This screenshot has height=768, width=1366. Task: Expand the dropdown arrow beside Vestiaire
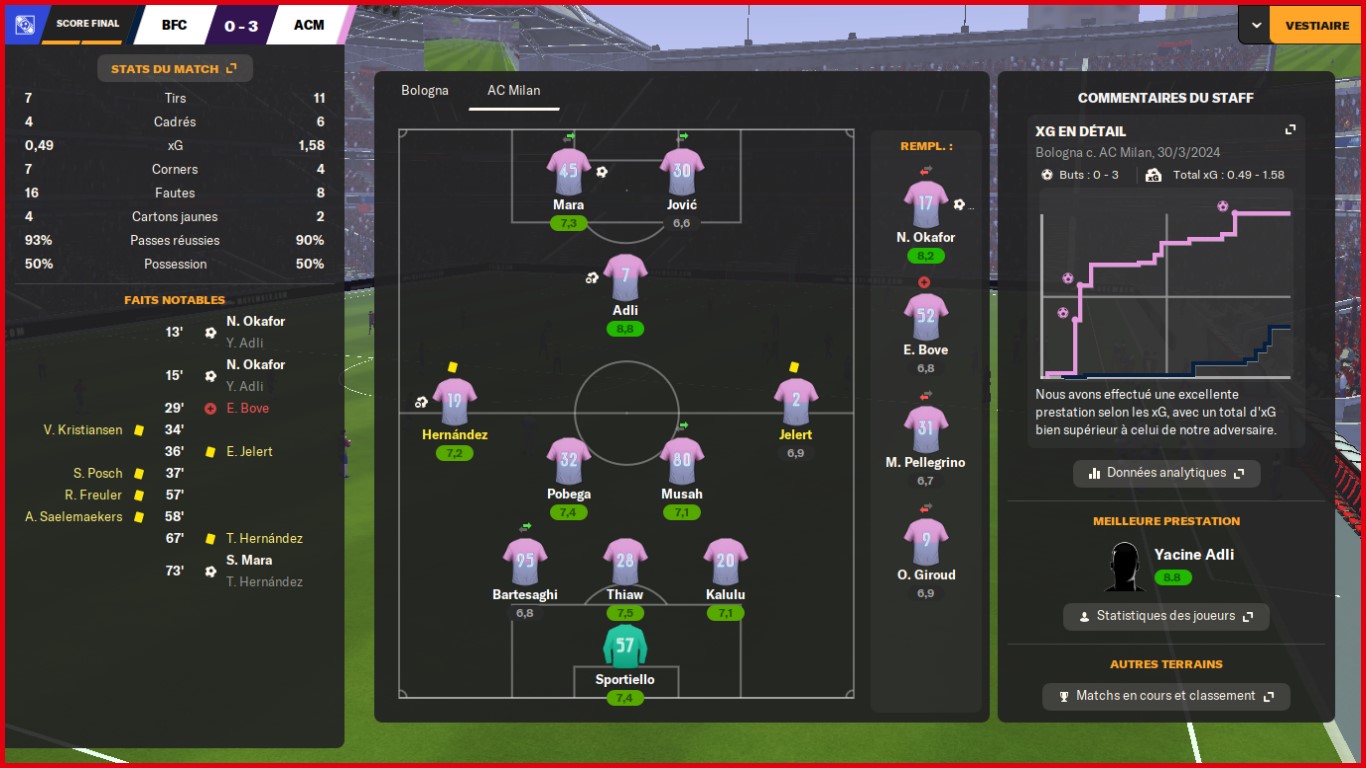1255,25
